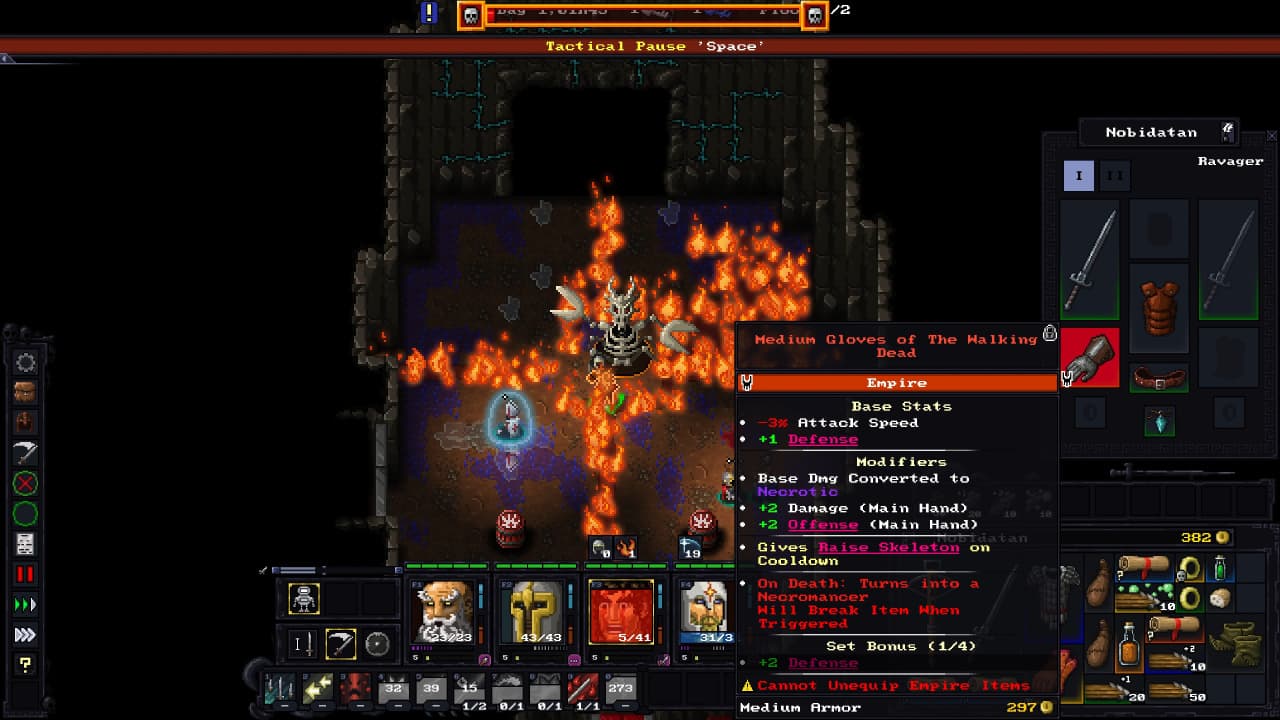Select the golden helmet knight portrait

click(x=537, y=611)
